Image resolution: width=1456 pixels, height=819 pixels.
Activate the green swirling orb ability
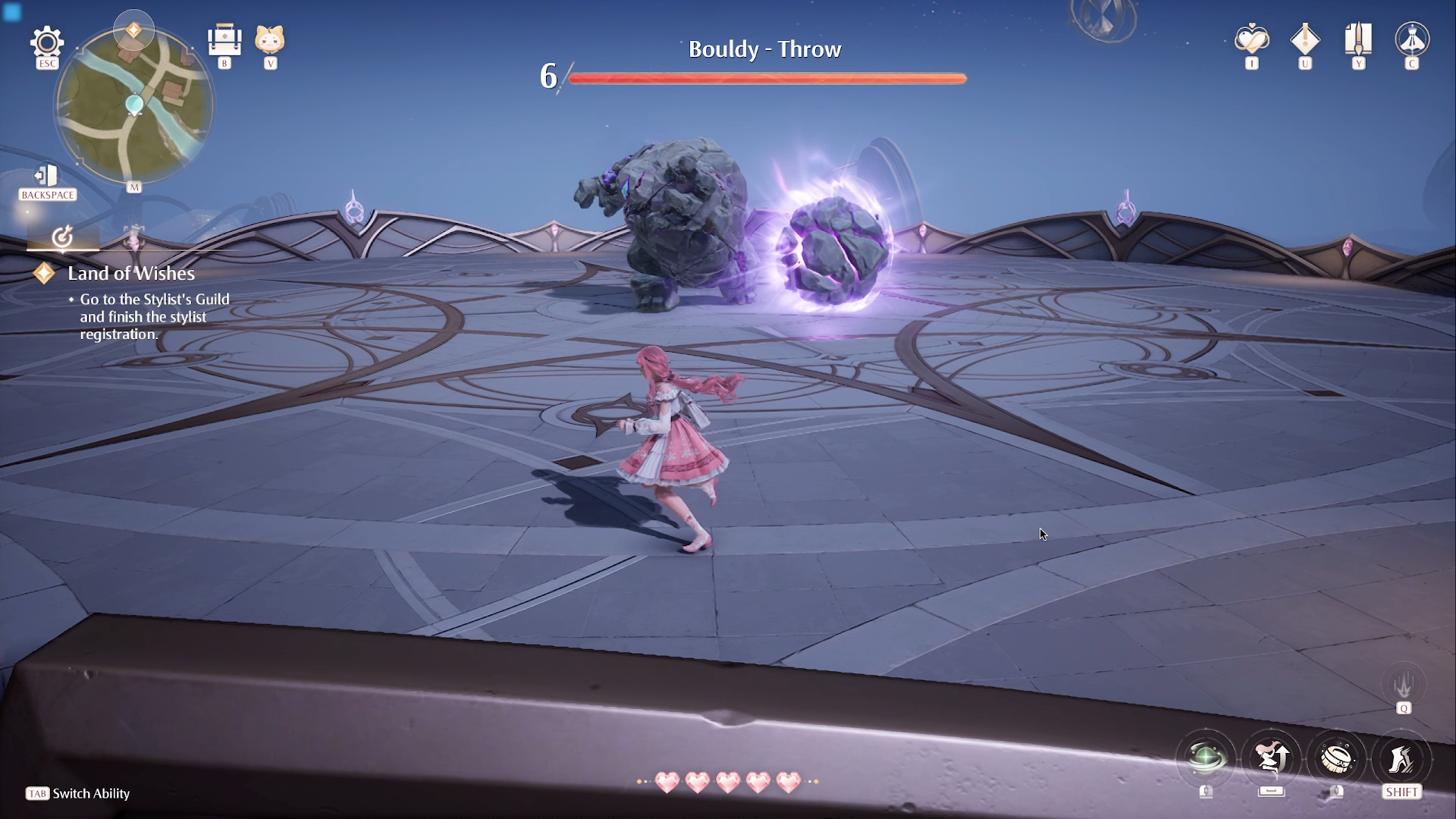click(x=1206, y=758)
